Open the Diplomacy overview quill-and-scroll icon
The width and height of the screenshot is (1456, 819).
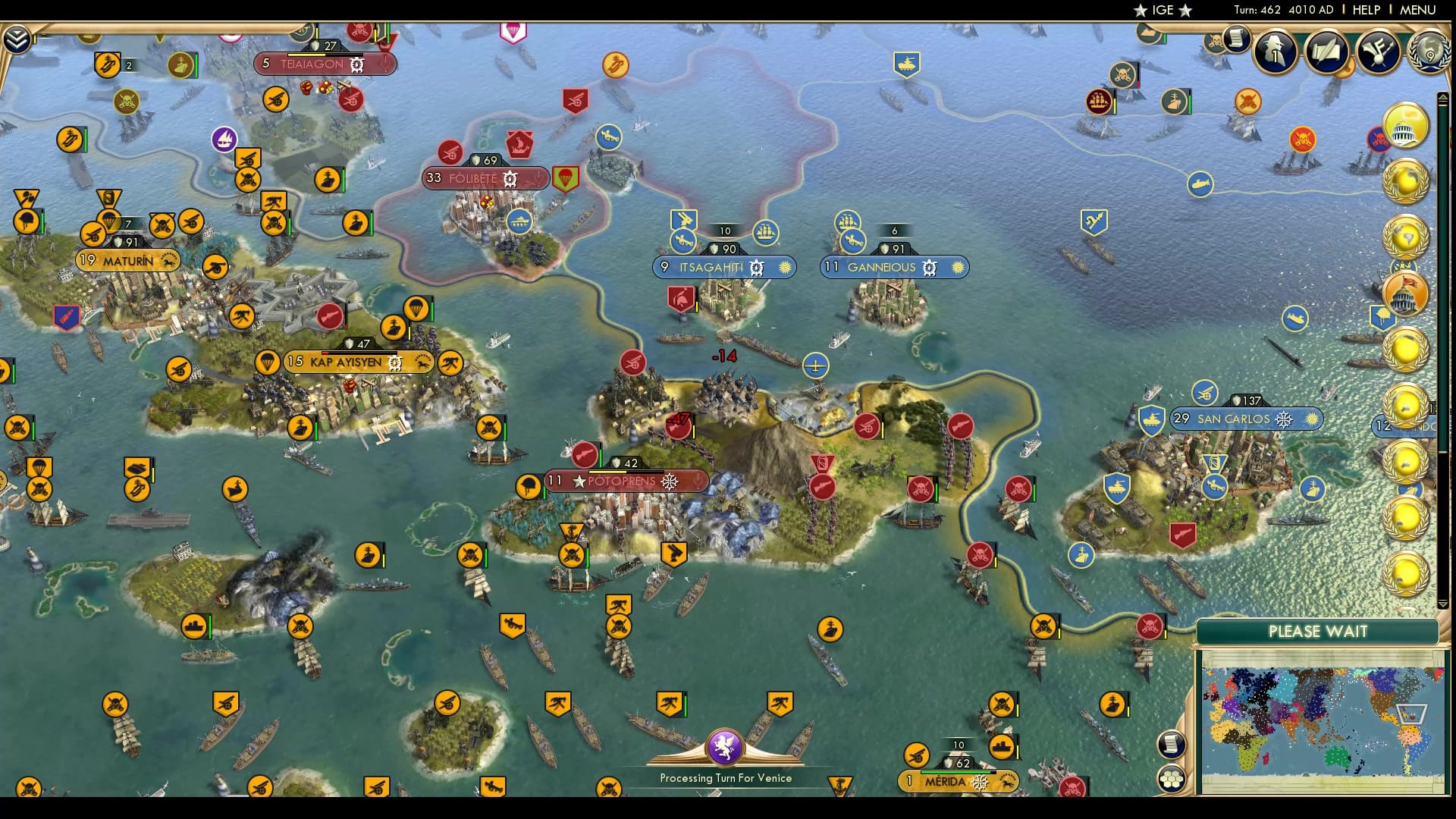(1326, 51)
